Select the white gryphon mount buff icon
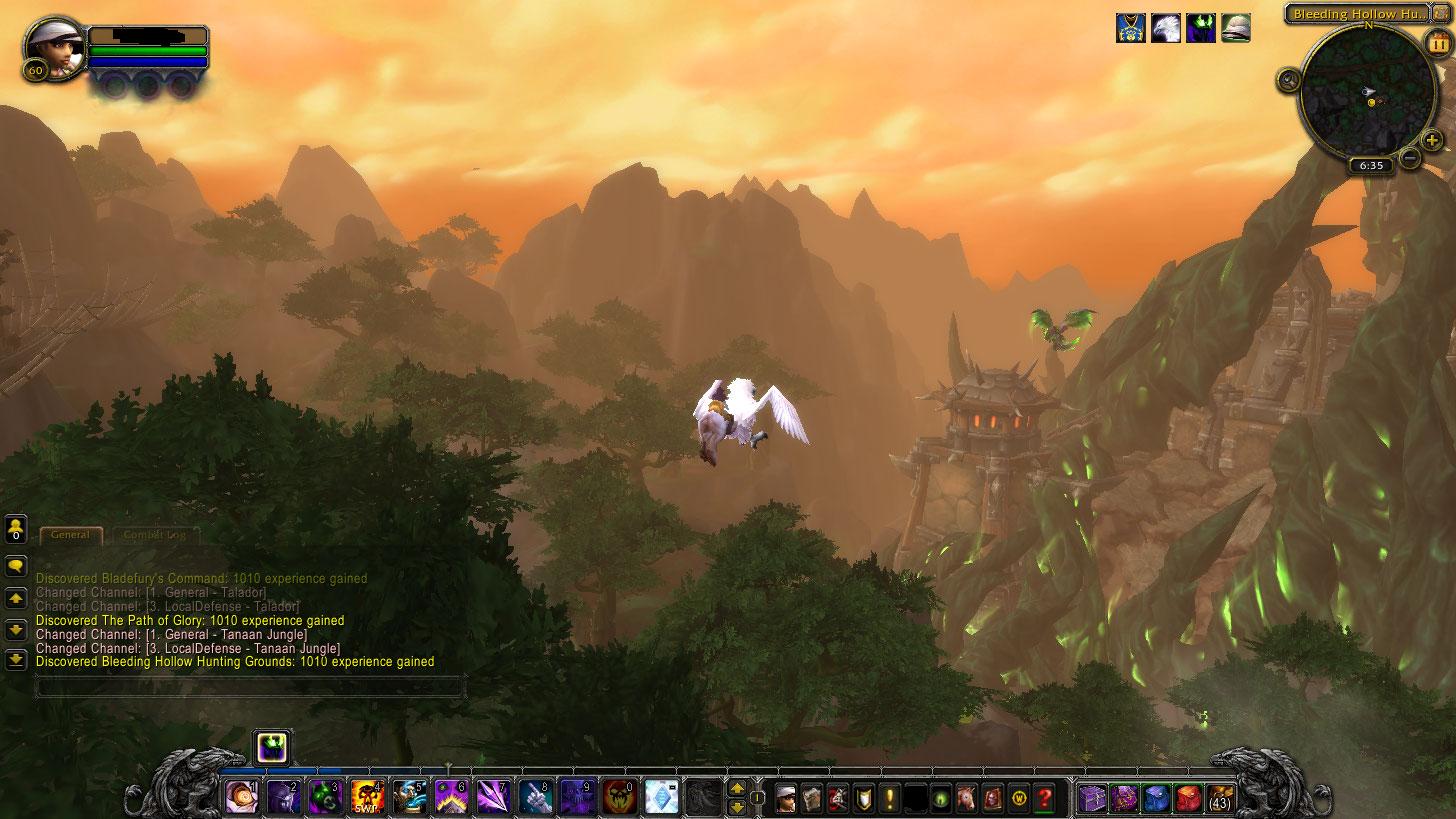This screenshot has width=1456, height=819. click(x=1166, y=28)
